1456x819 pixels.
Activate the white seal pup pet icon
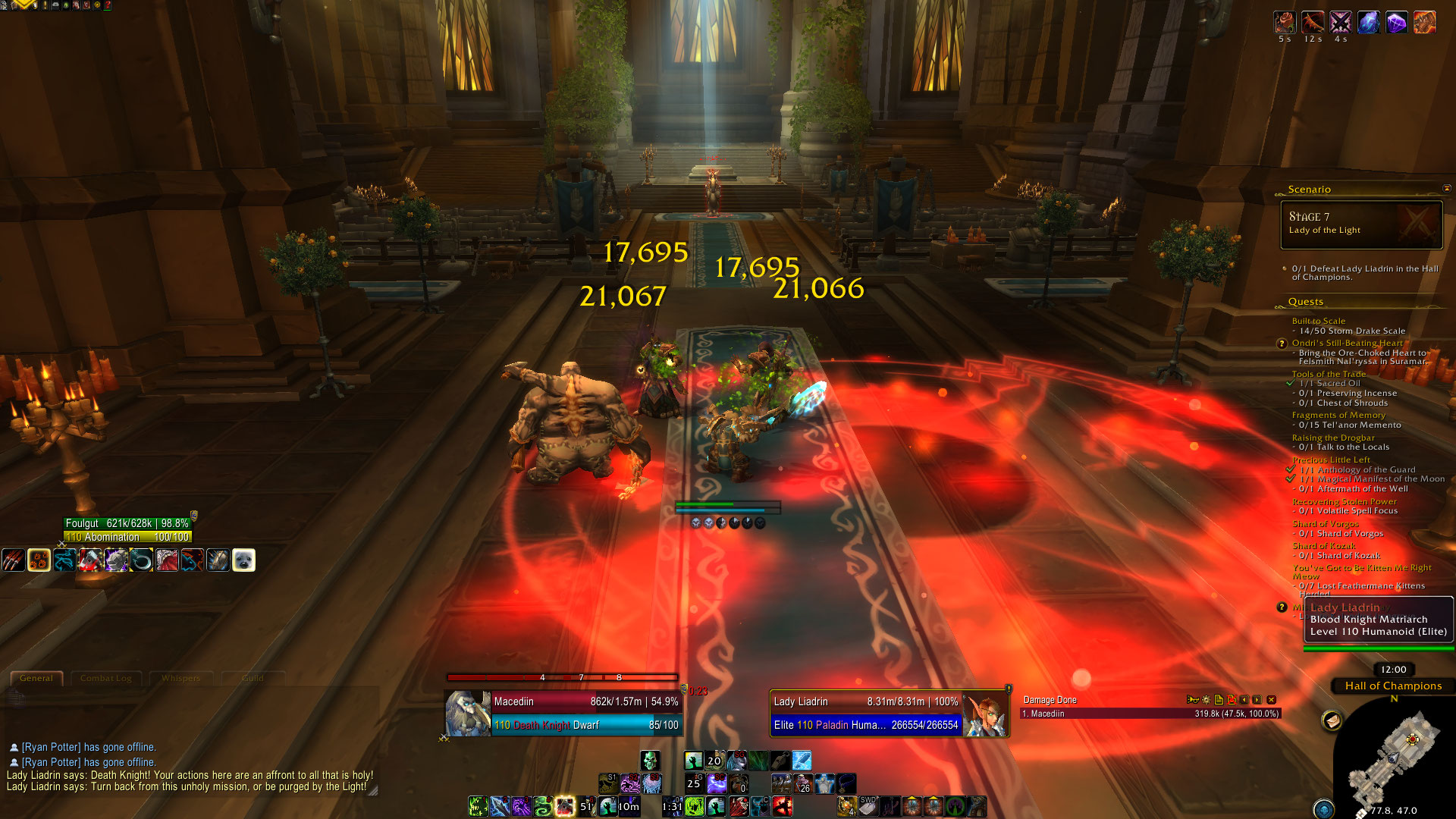pos(243,560)
